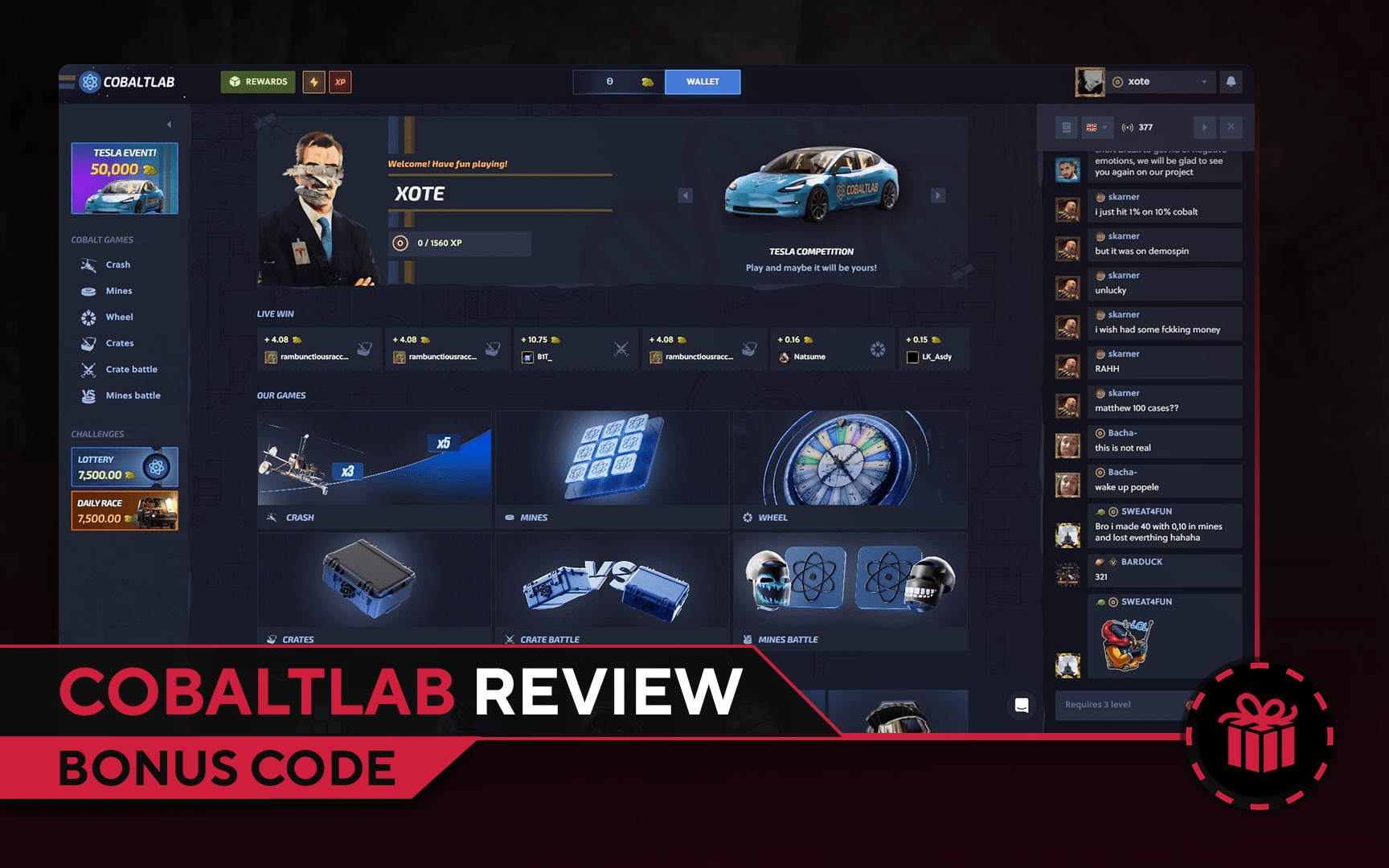This screenshot has height=868, width=1389.
Task: Click the notification bell icon
Action: (1231, 81)
